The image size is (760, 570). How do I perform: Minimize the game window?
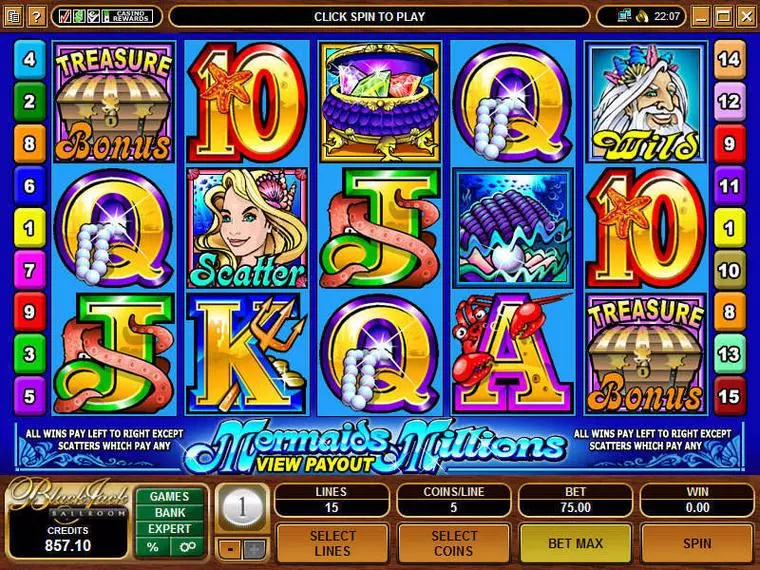coord(703,16)
